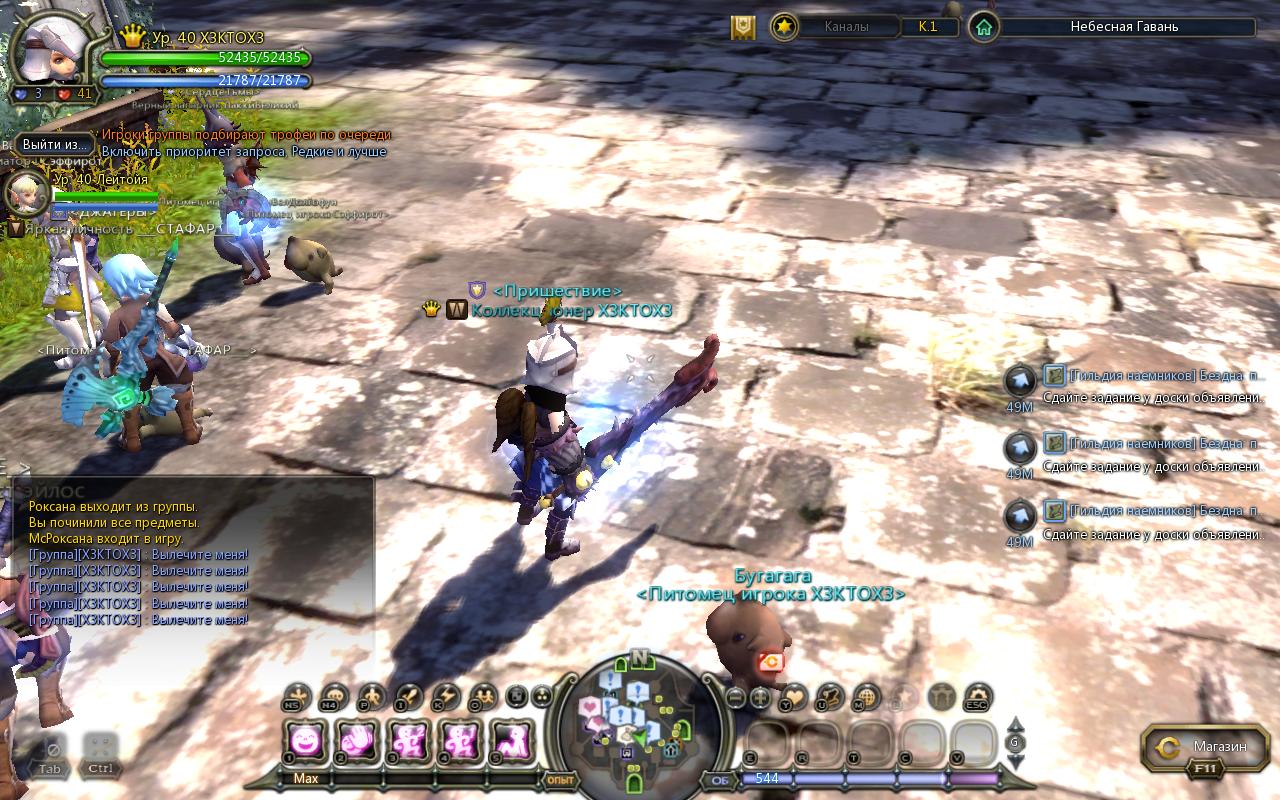This screenshot has width=1280, height=800.
Task: Click the Выйти из... leave group button
Action: point(56,145)
